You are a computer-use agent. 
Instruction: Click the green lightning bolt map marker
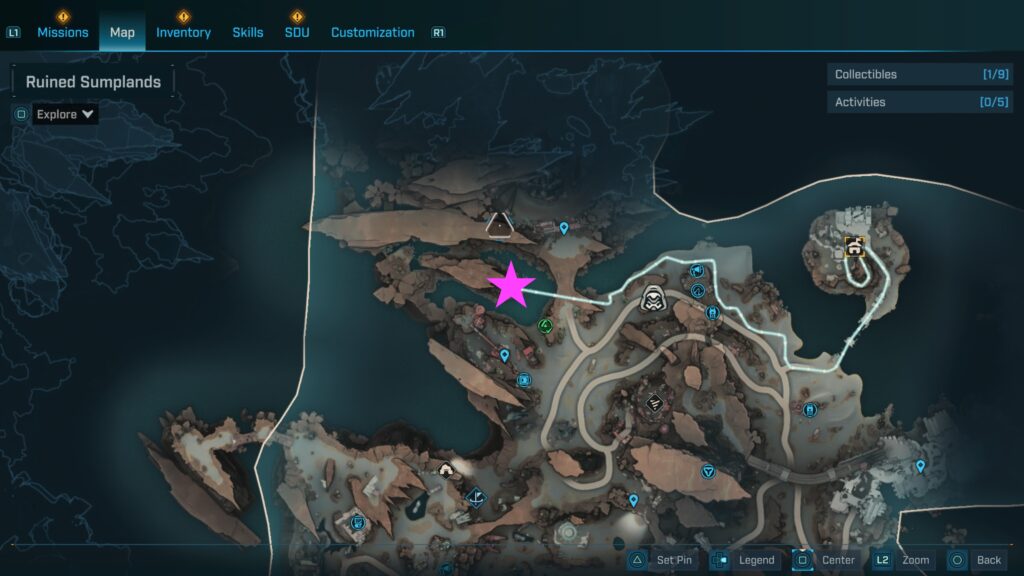(545, 325)
